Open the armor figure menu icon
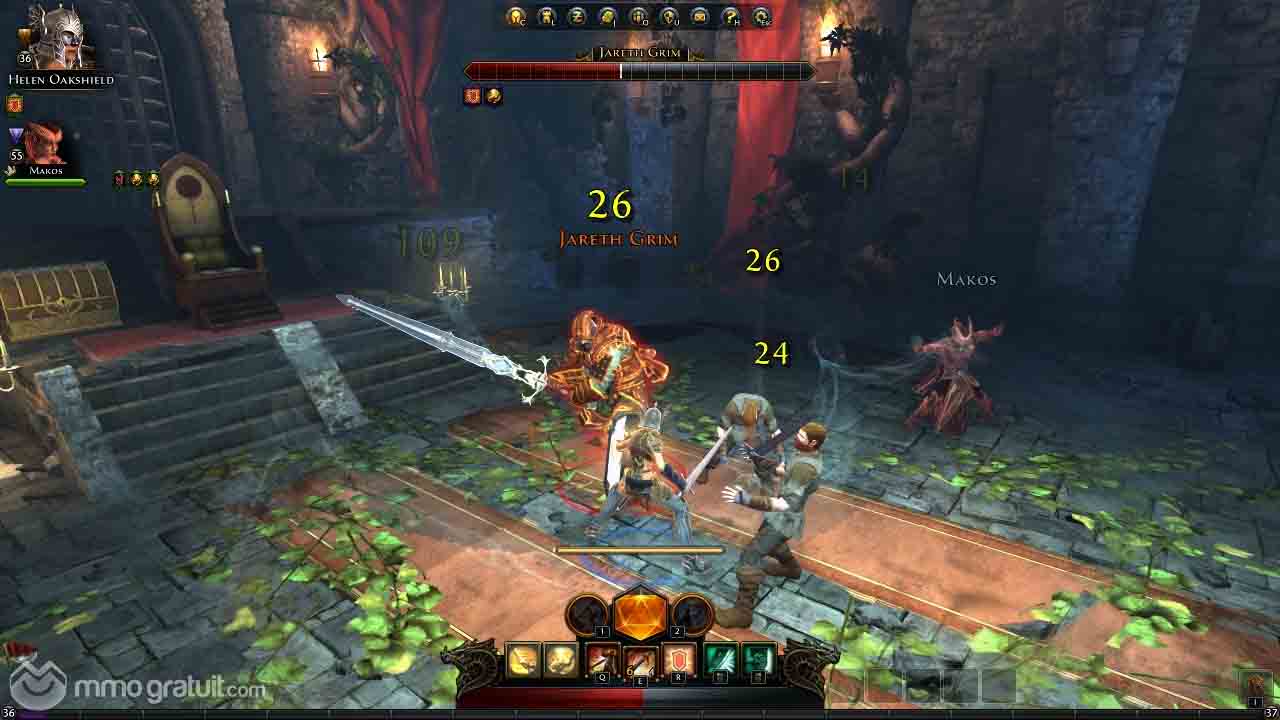 pyautogui.click(x=547, y=16)
